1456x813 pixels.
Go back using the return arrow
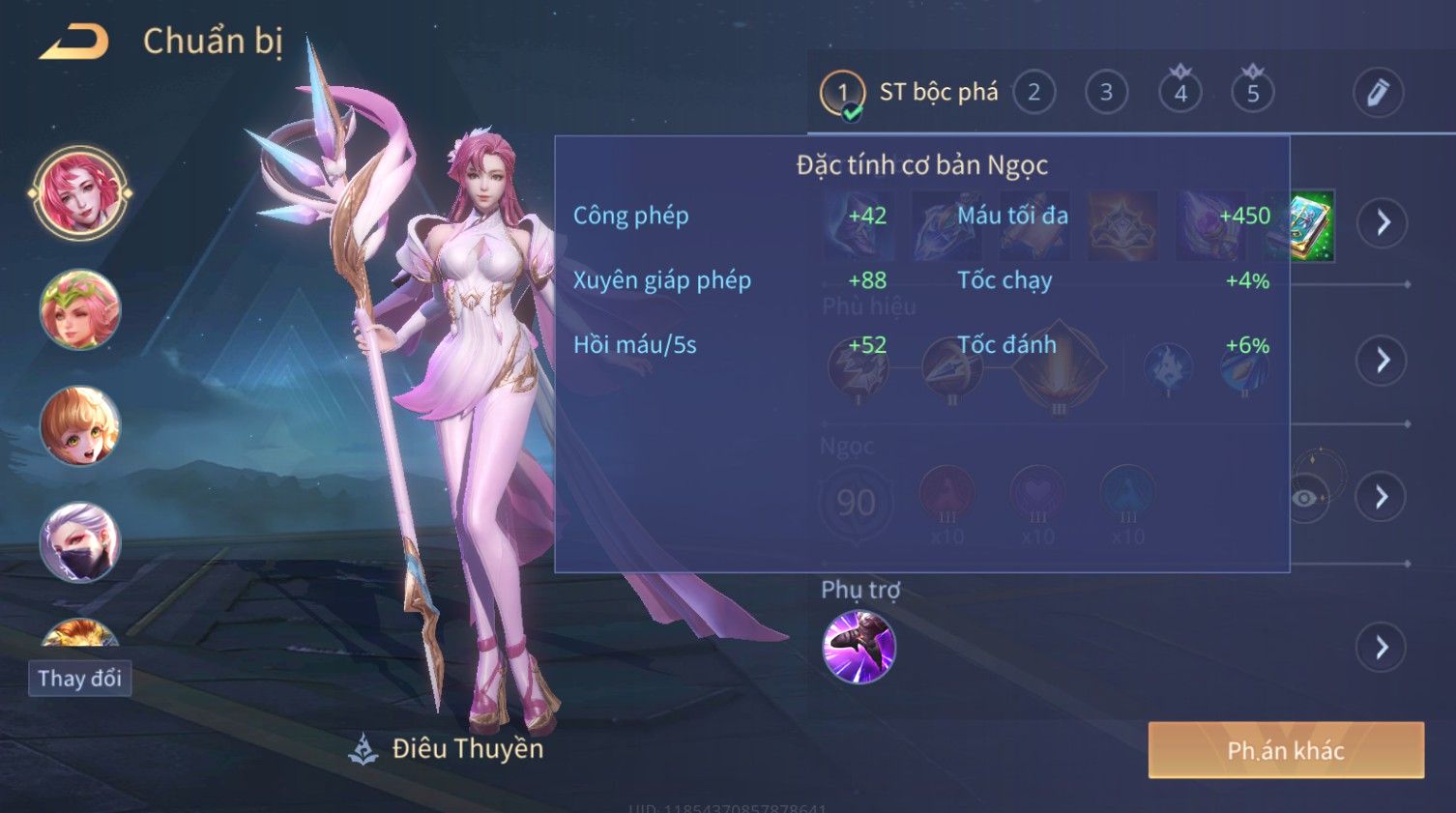(x=74, y=43)
